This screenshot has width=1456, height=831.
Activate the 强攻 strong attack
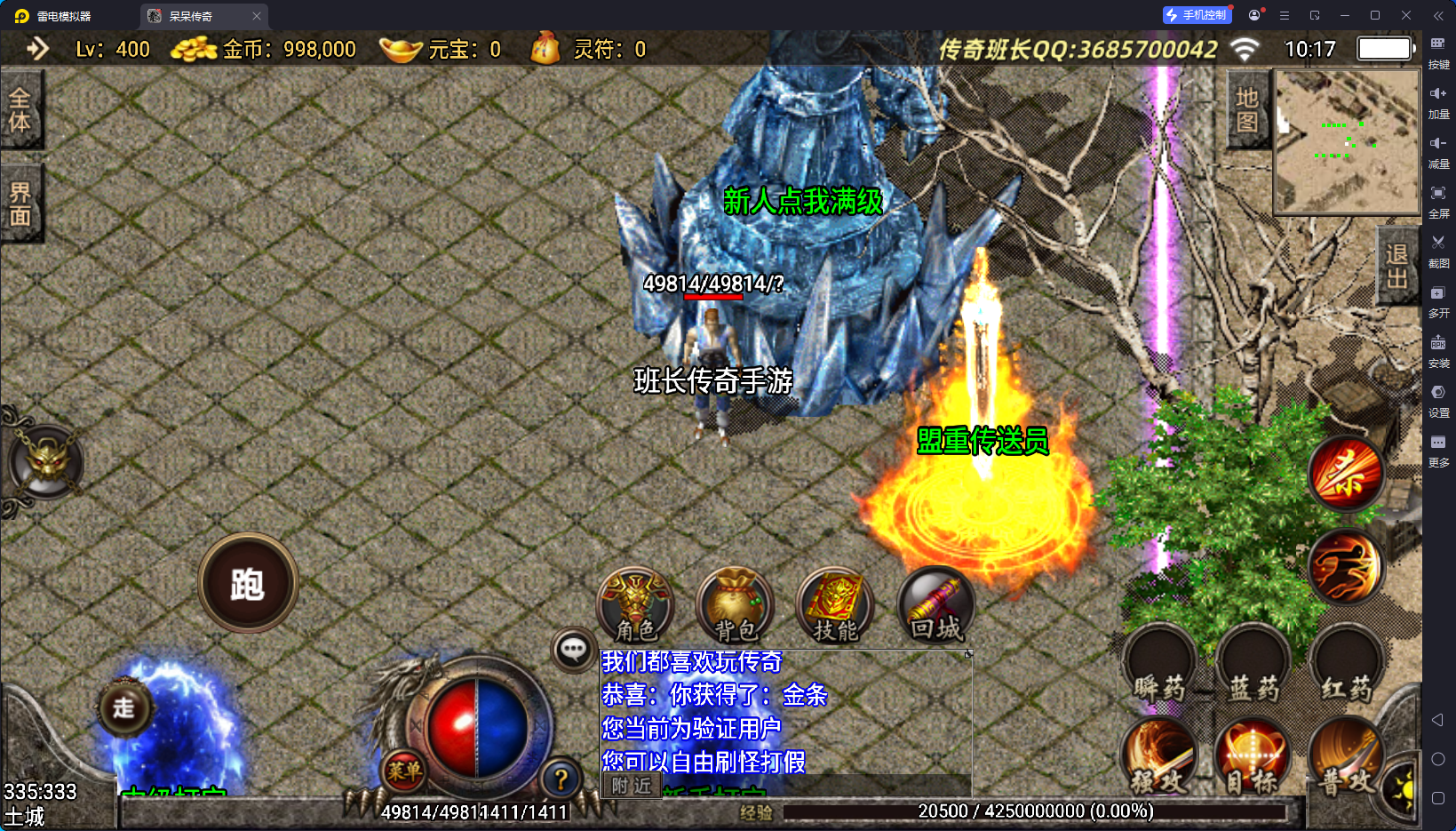coord(1159,758)
